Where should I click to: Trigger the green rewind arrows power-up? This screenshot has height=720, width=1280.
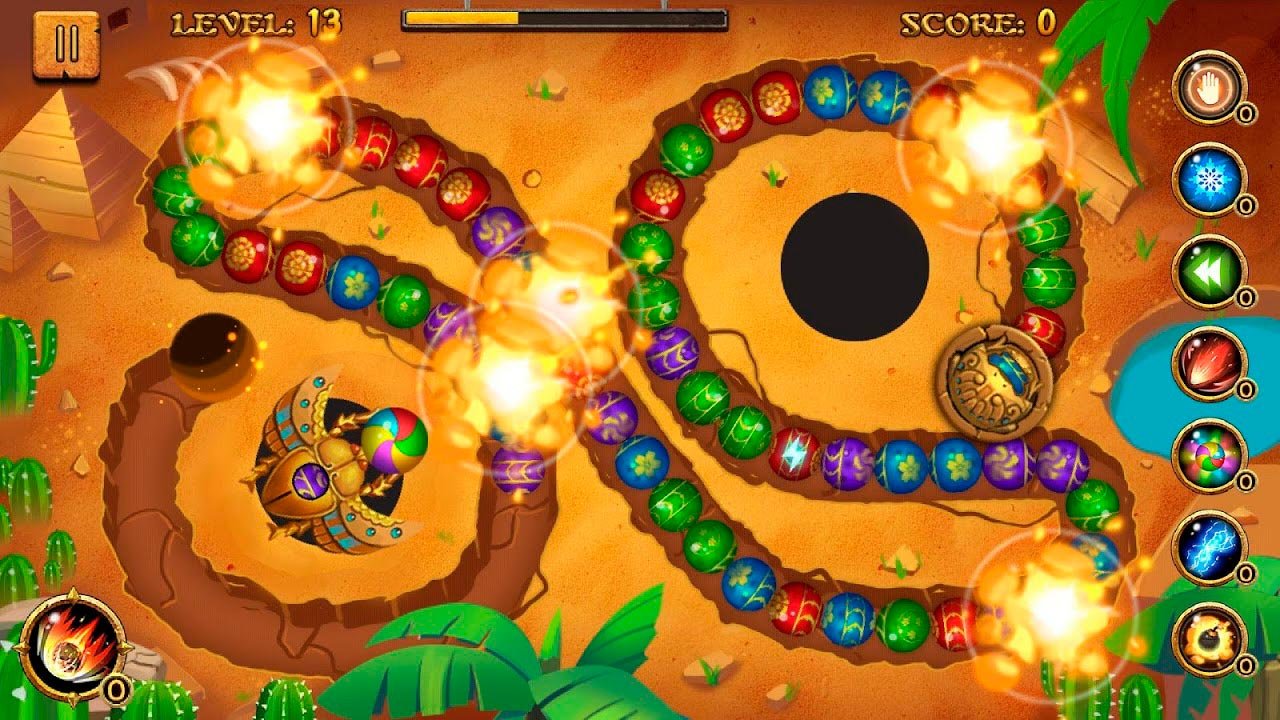1209,271
